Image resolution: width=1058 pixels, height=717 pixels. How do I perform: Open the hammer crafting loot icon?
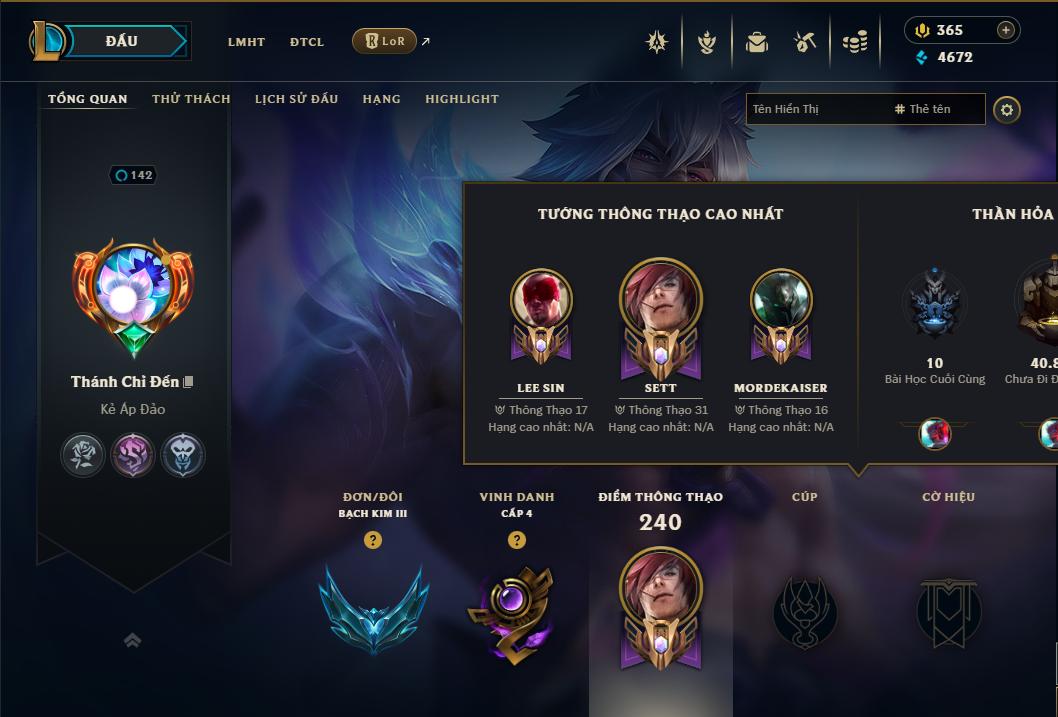point(805,42)
